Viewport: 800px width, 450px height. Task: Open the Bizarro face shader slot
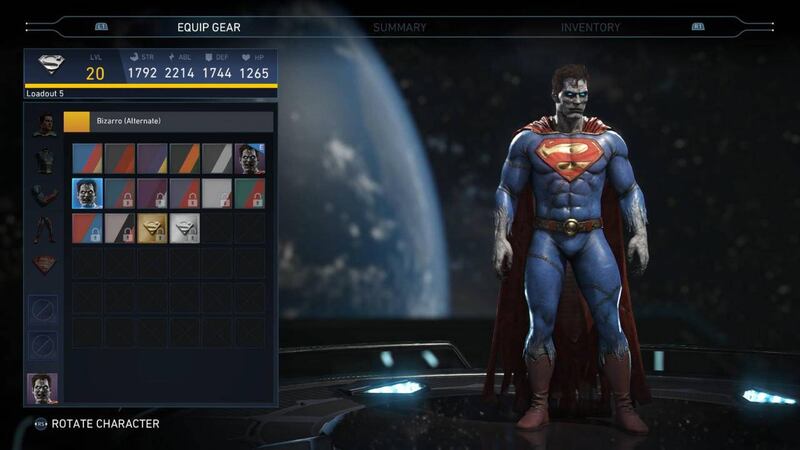pyautogui.click(x=43, y=388)
